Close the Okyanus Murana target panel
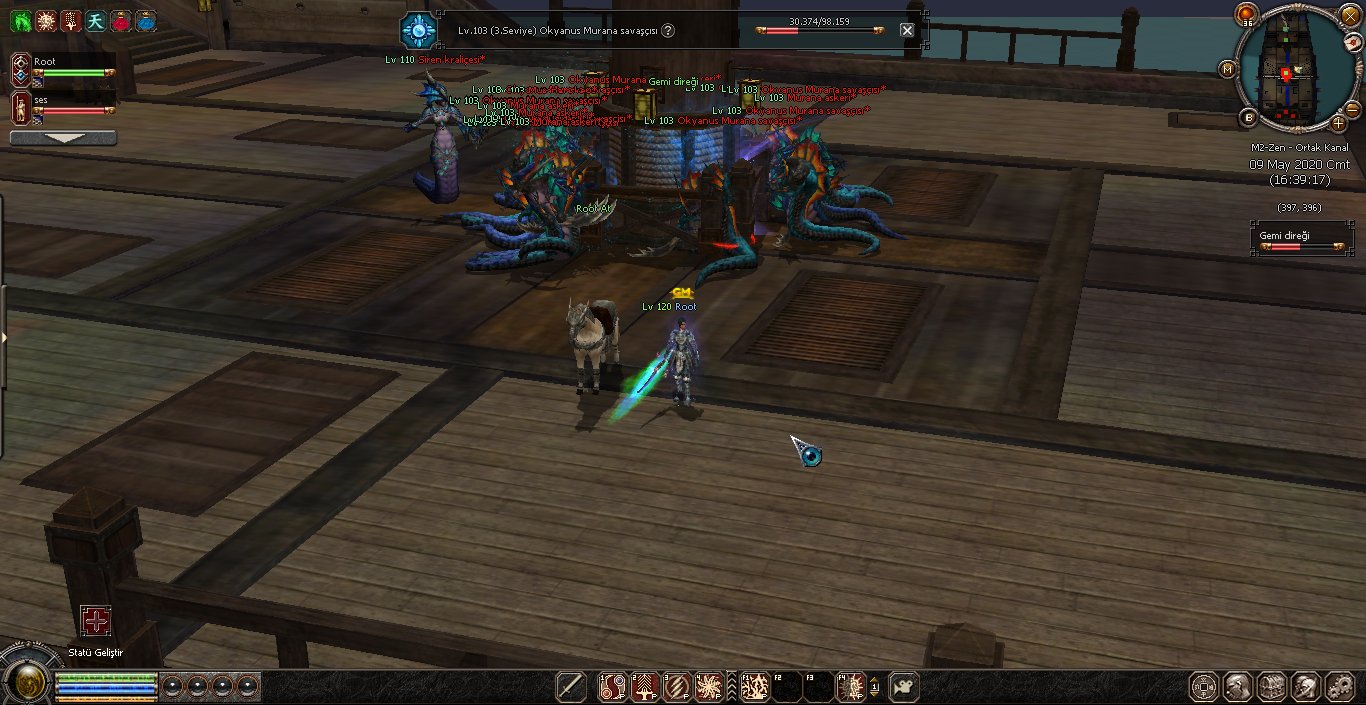The width and height of the screenshot is (1366, 705). [907, 30]
